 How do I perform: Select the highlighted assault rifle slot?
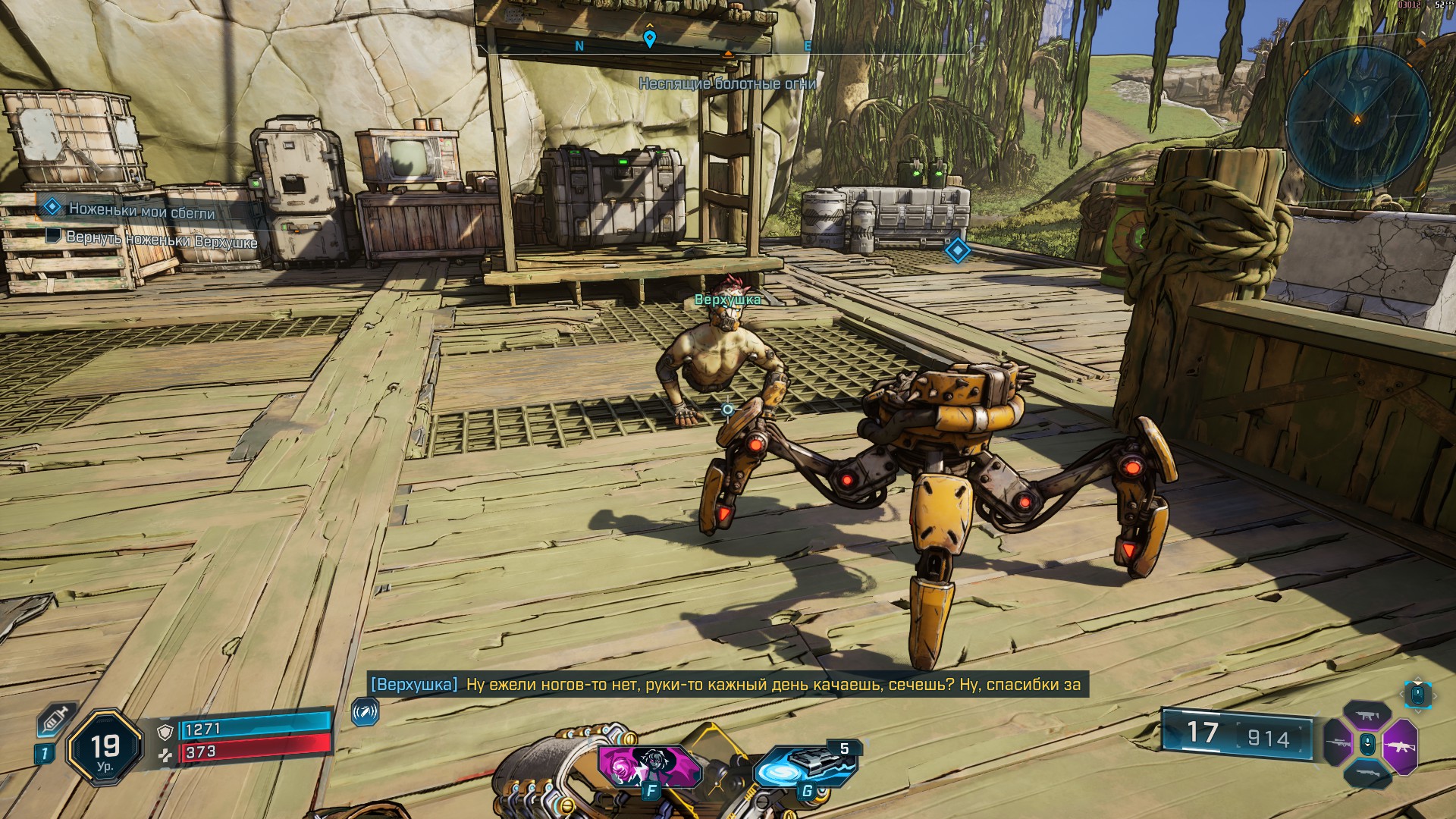1399,745
